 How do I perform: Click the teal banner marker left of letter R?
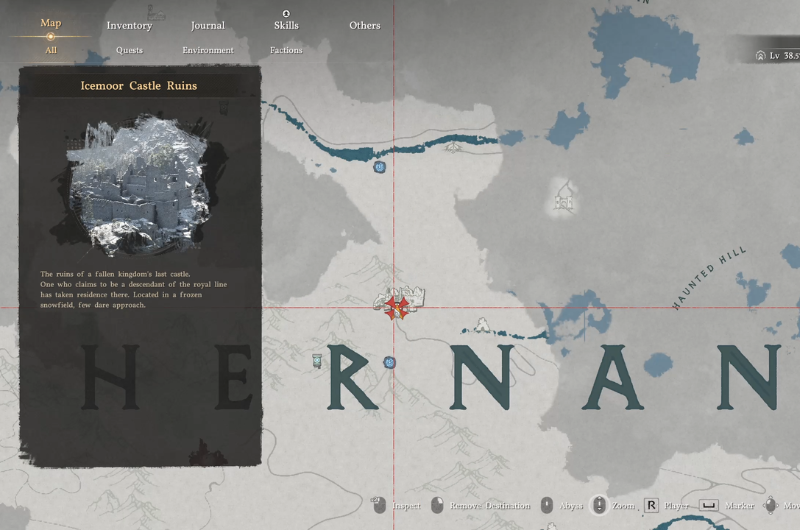316,359
